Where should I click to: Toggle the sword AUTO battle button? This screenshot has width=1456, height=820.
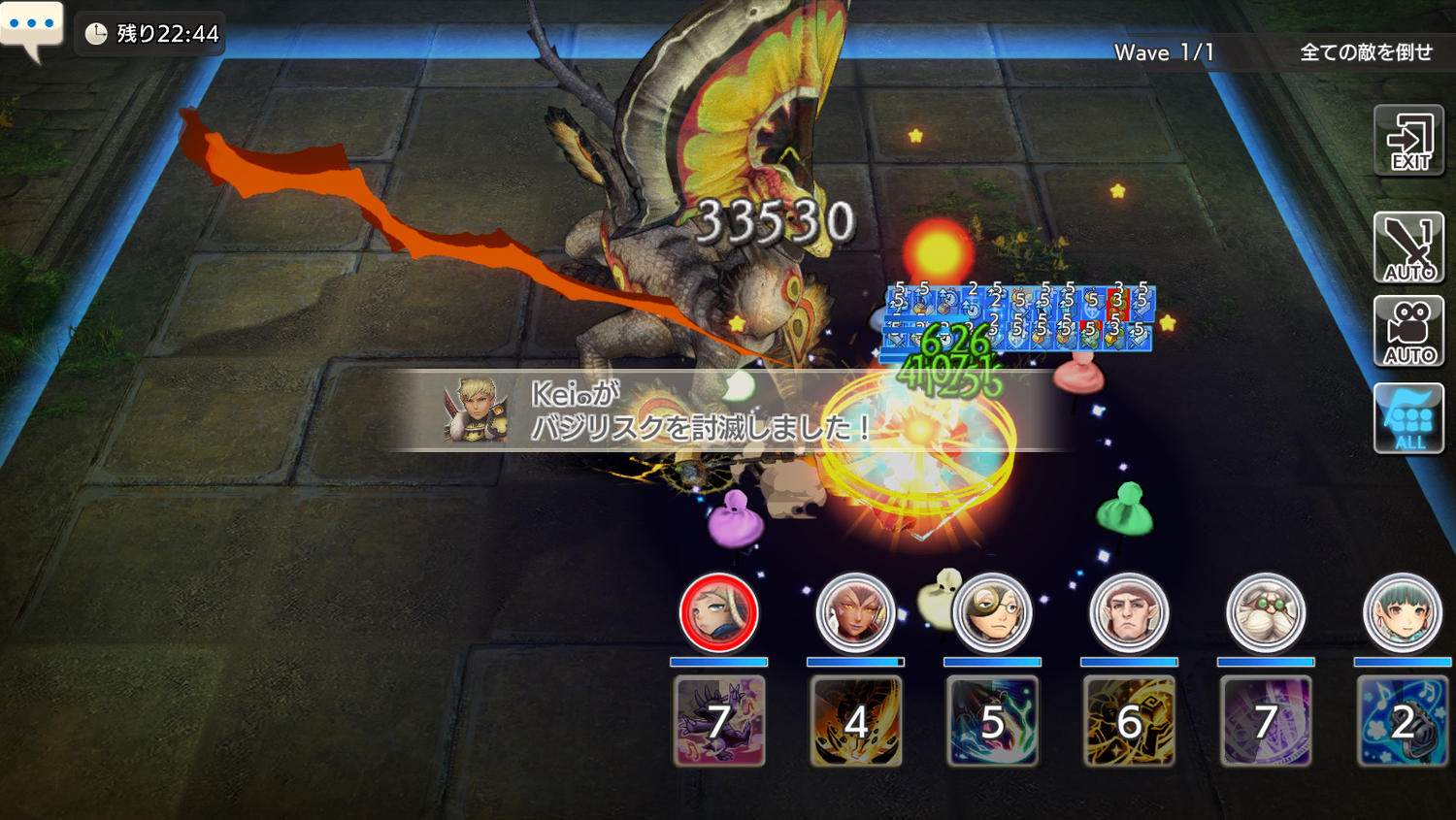(x=1408, y=247)
